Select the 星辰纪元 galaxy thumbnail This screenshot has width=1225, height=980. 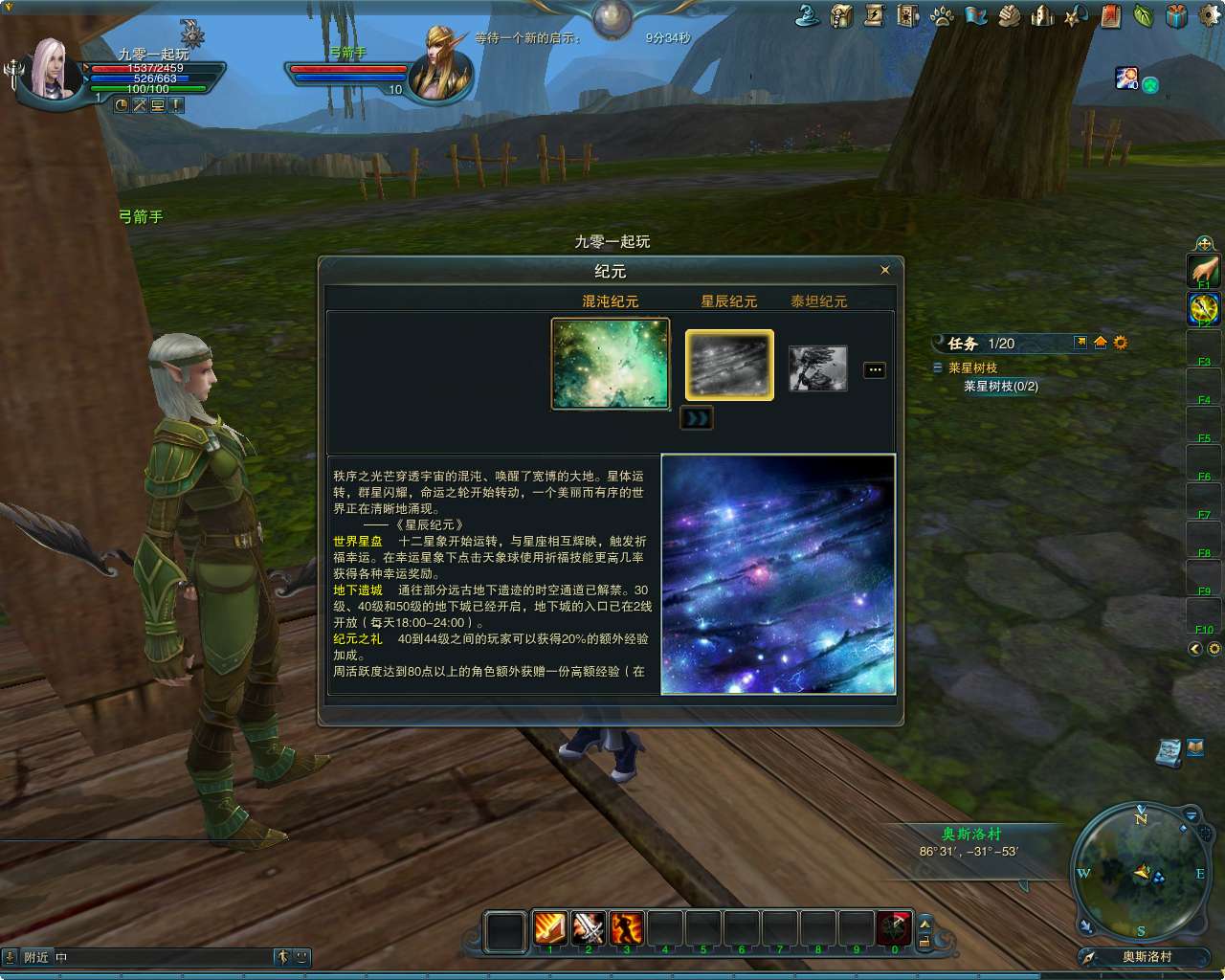coord(728,364)
